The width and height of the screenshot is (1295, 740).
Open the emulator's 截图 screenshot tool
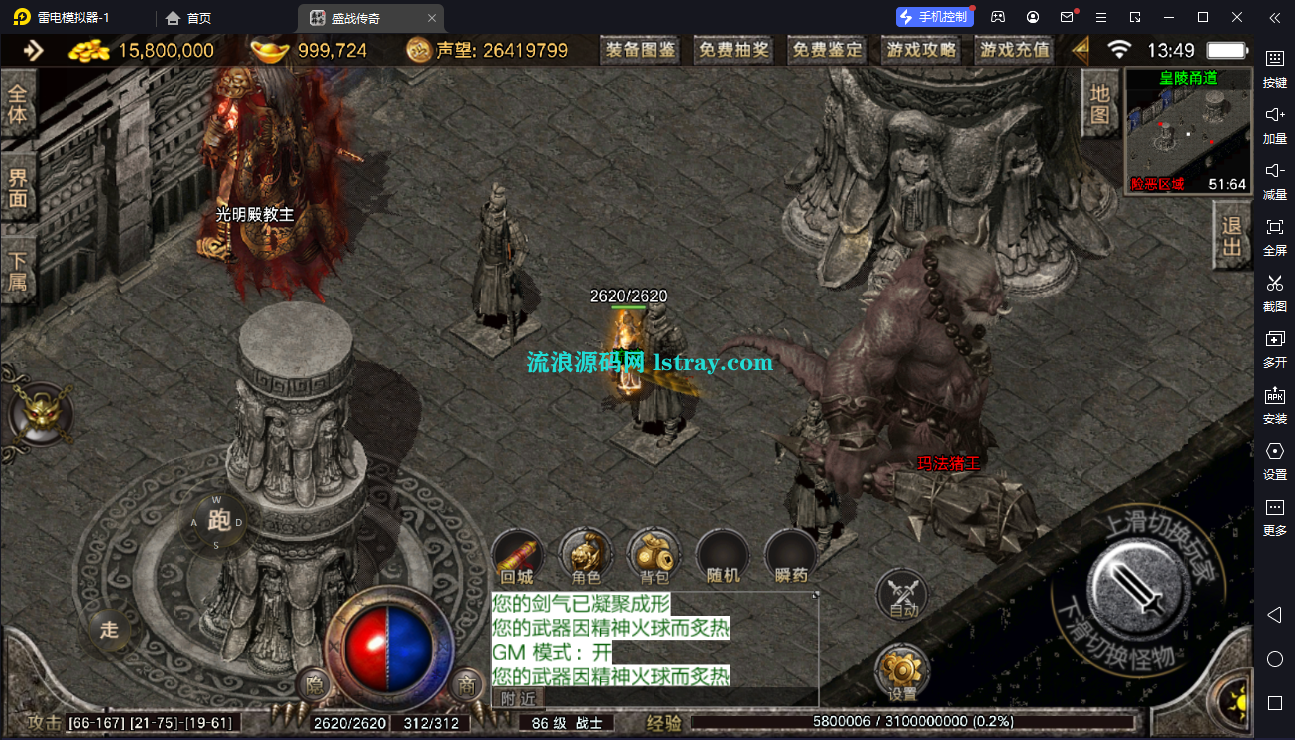pyautogui.click(x=1274, y=292)
